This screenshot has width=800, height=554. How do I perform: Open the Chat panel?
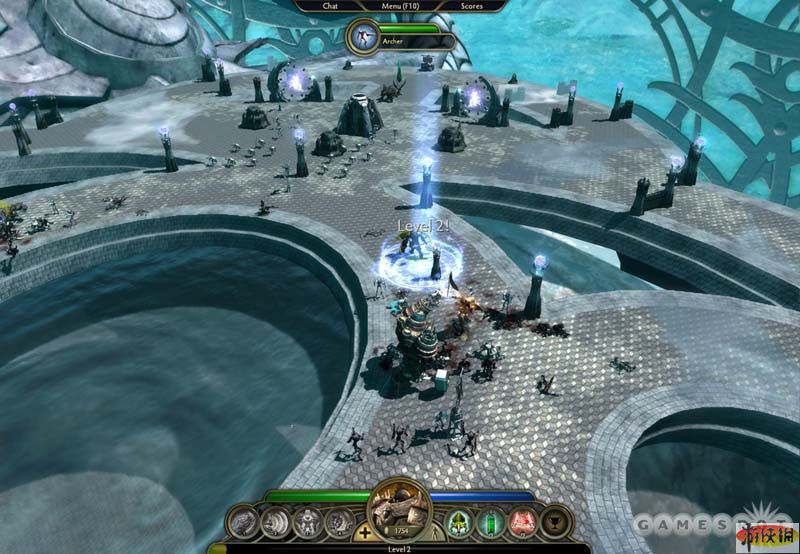[x=330, y=6]
